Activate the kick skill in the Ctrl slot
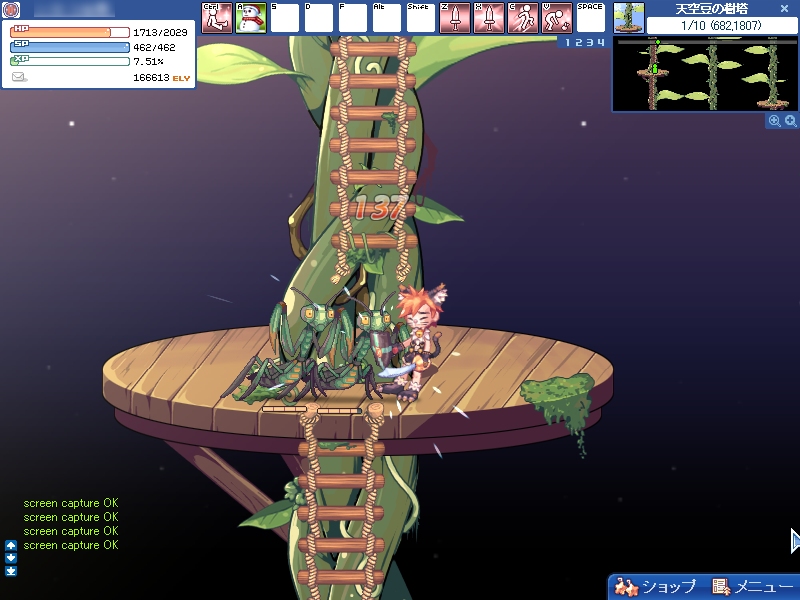This screenshot has width=800, height=600. (x=216, y=18)
